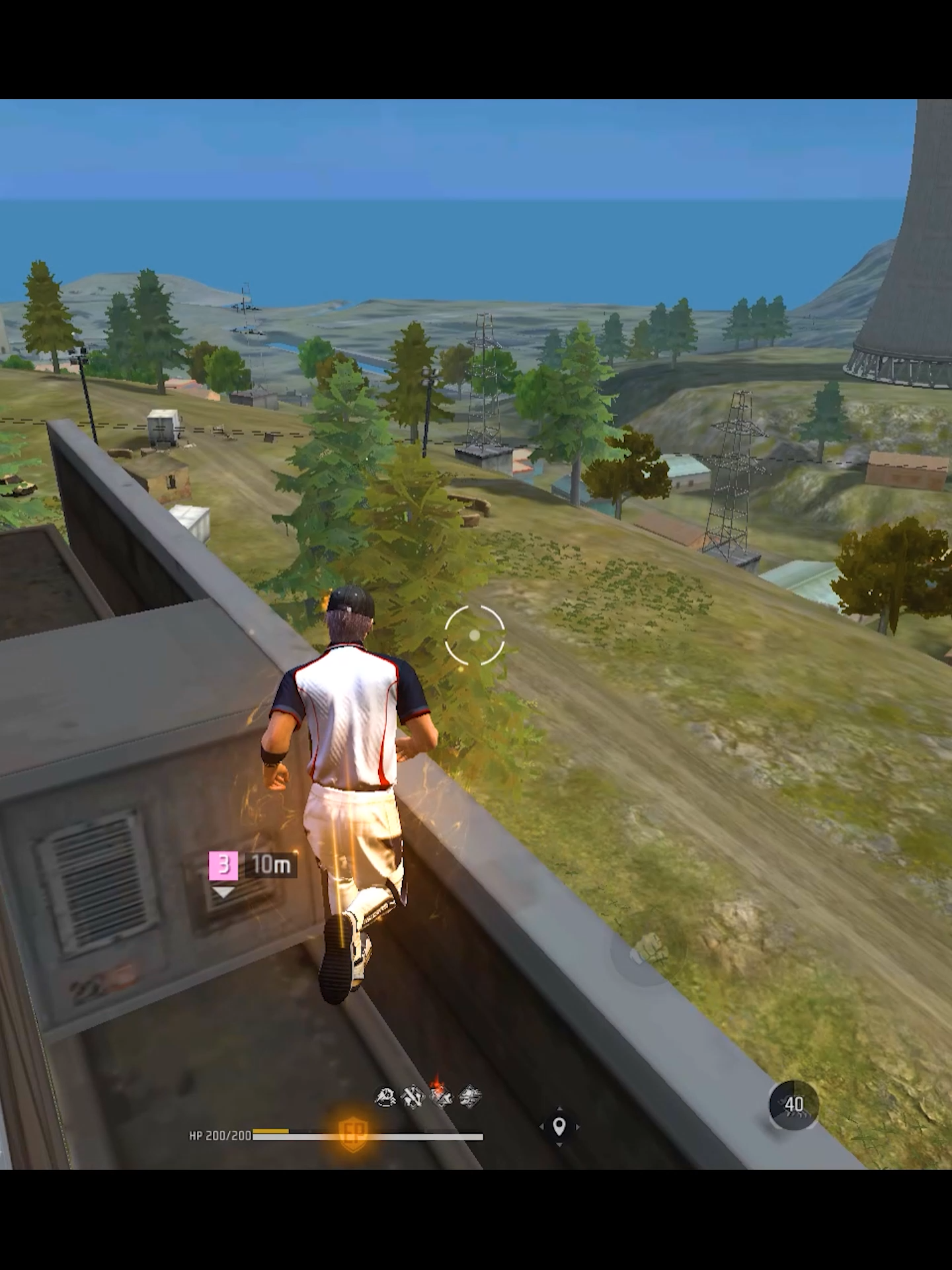Tap the crossed-tools destruction icon
The height and width of the screenshot is (1270, 952).
click(x=413, y=1096)
